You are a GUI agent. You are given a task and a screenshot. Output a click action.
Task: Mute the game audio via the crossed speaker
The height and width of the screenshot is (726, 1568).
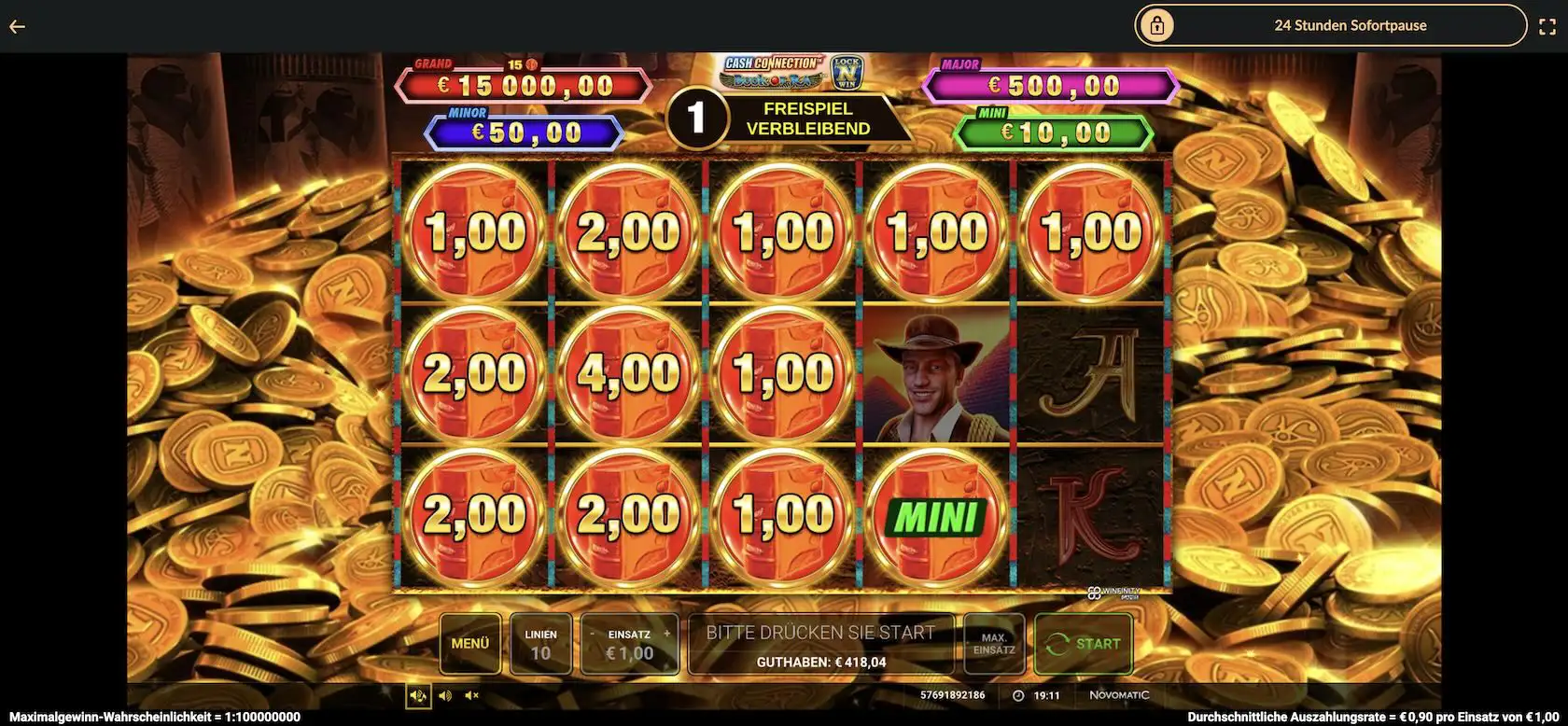pyautogui.click(x=470, y=695)
